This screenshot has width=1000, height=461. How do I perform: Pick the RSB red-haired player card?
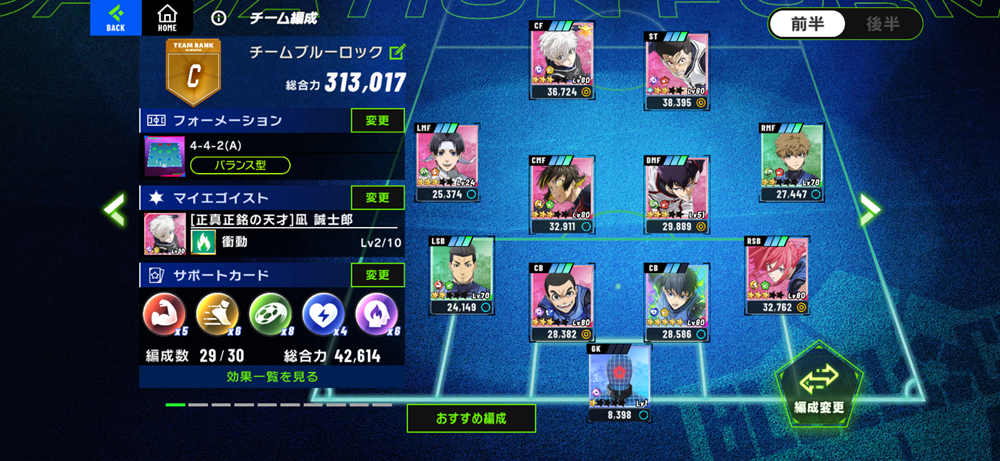click(777, 275)
